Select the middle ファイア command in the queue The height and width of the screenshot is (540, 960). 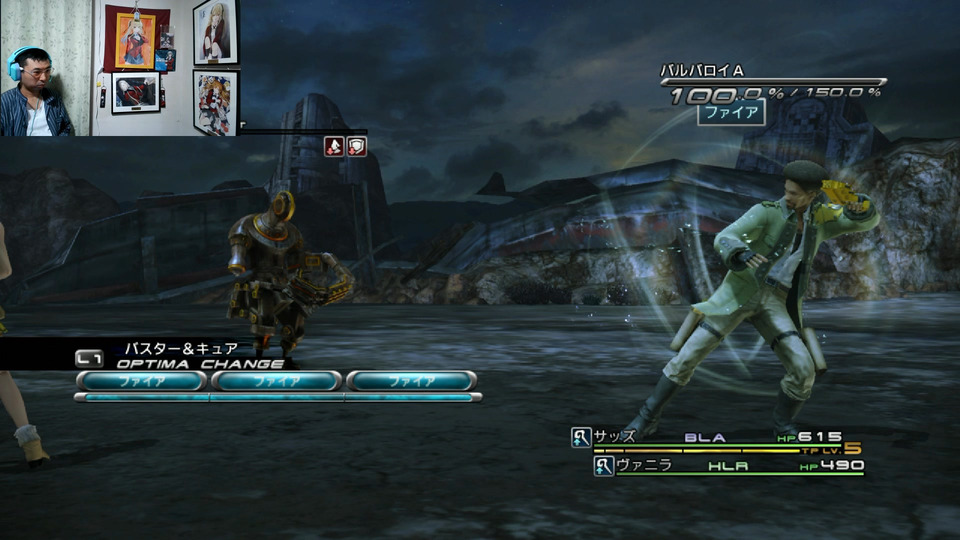click(x=276, y=381)
